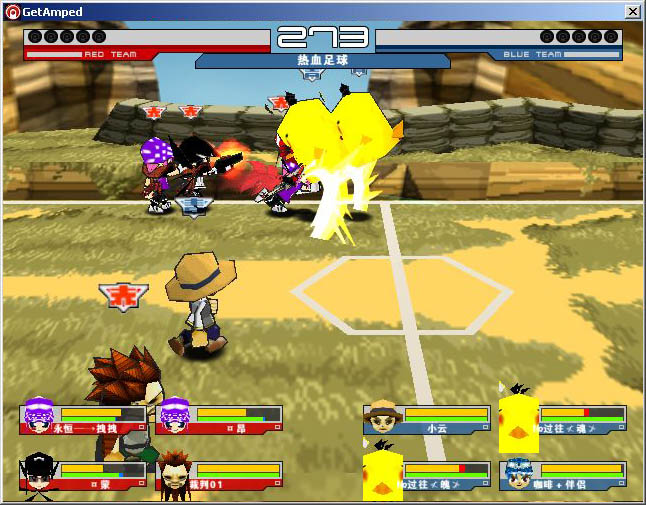Click the 裁判01 player portrait panel
This screenshot has width=646, height=505.
220,475
